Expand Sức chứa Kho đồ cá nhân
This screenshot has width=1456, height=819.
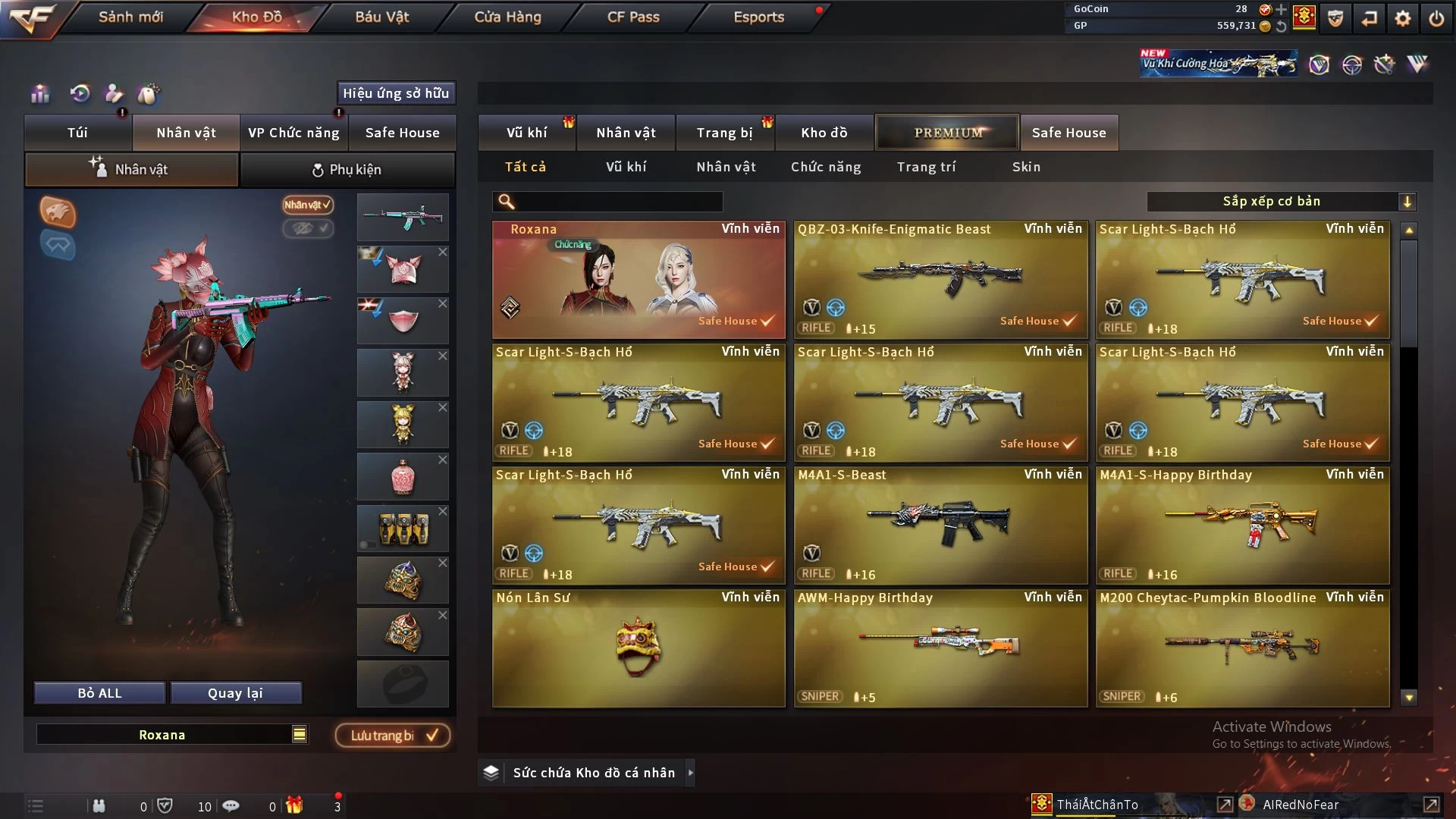tap(594, 773)
